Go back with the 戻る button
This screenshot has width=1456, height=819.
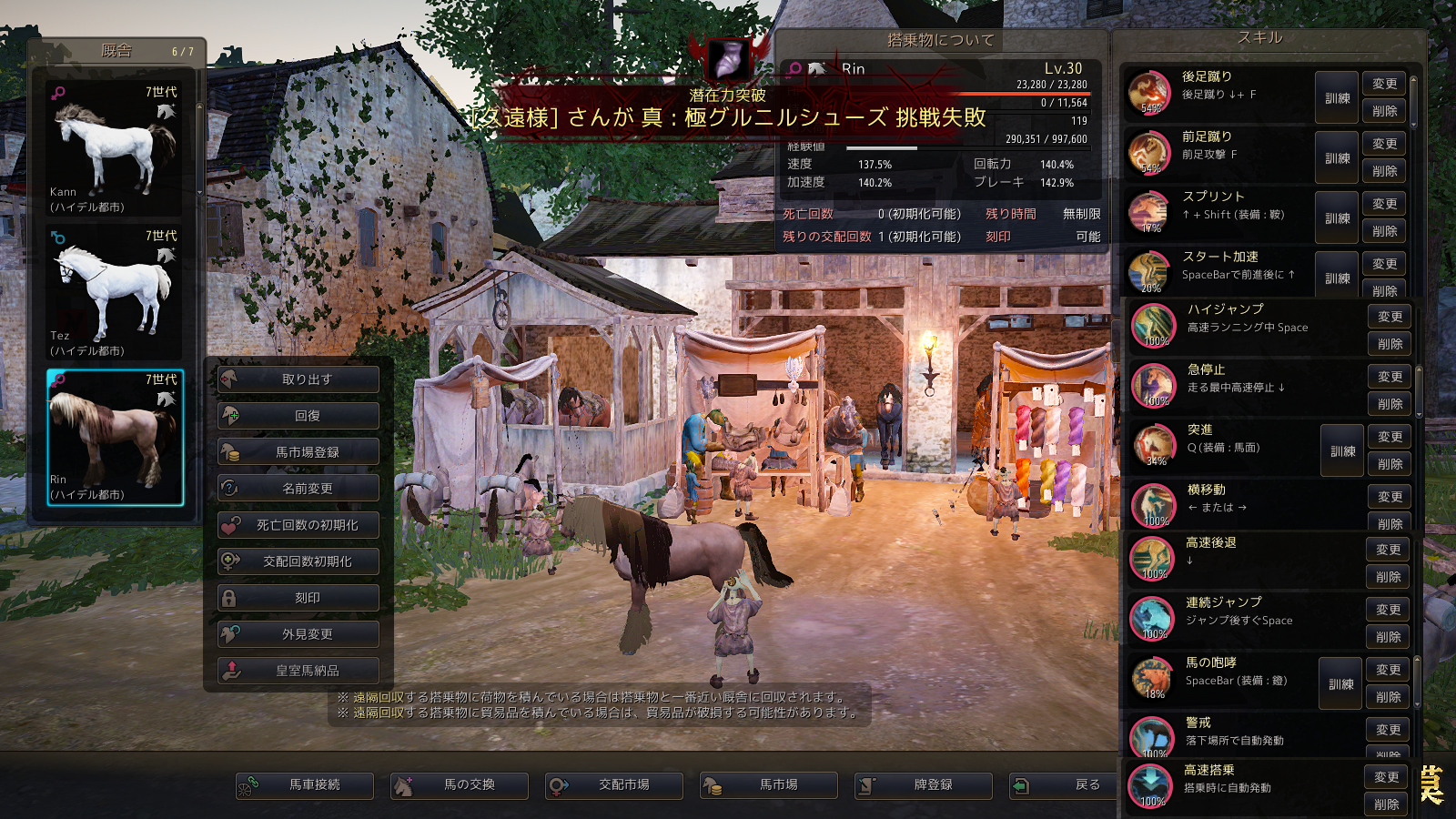click(1065, 785)
